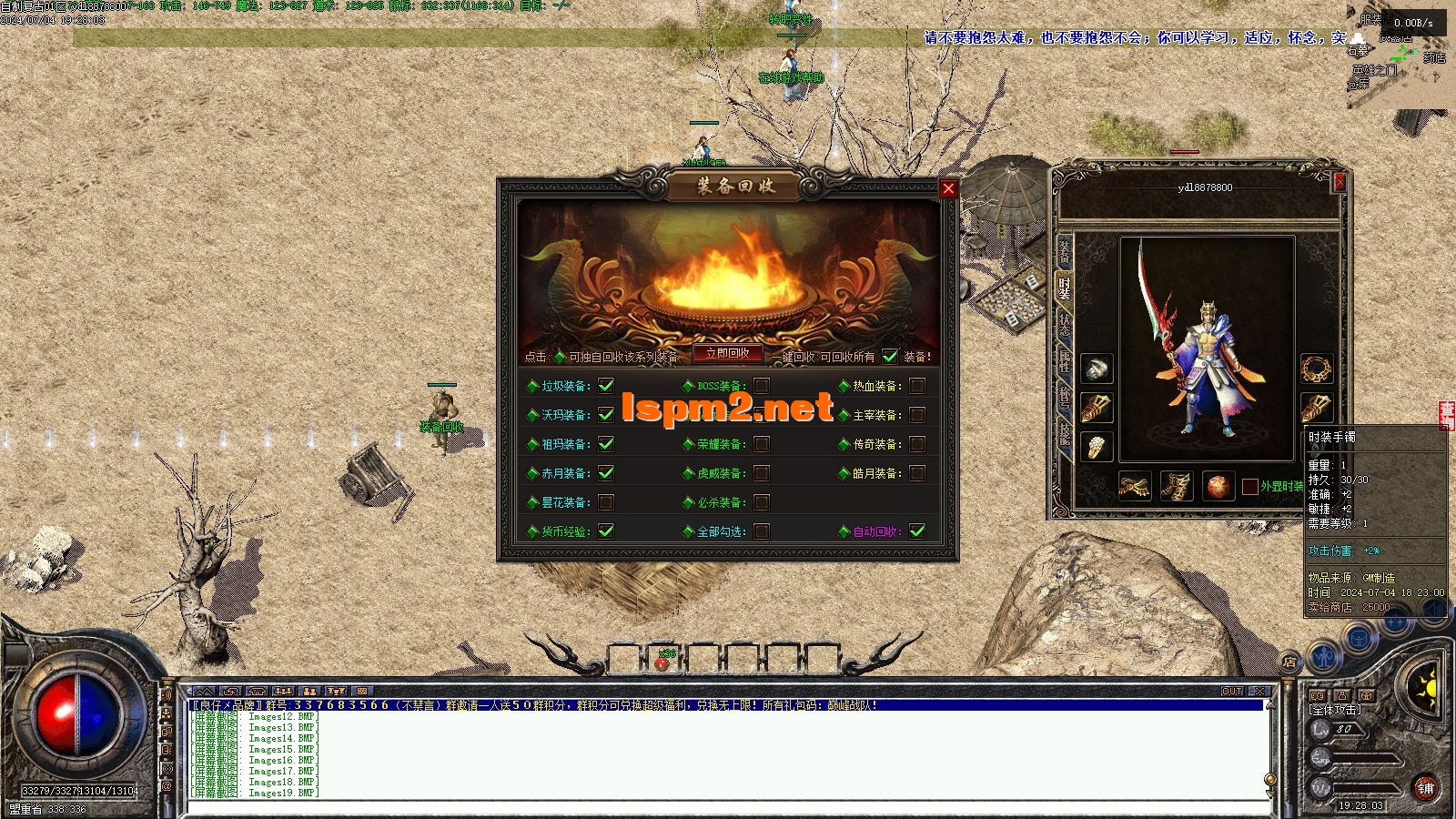This screenshot has height=819, width=1456.
Task: Close the character equipment panel
Action: [x=1340, y=182]
